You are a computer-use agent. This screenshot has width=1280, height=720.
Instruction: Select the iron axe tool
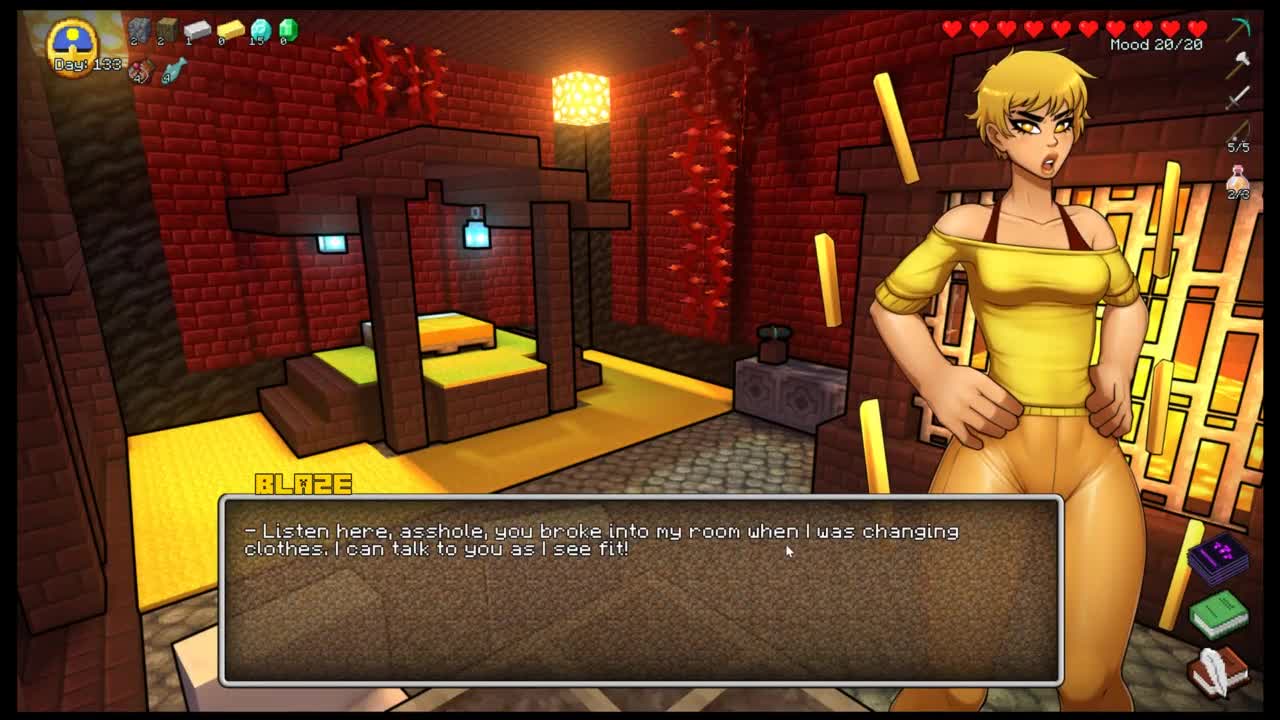click(1239, 62)
